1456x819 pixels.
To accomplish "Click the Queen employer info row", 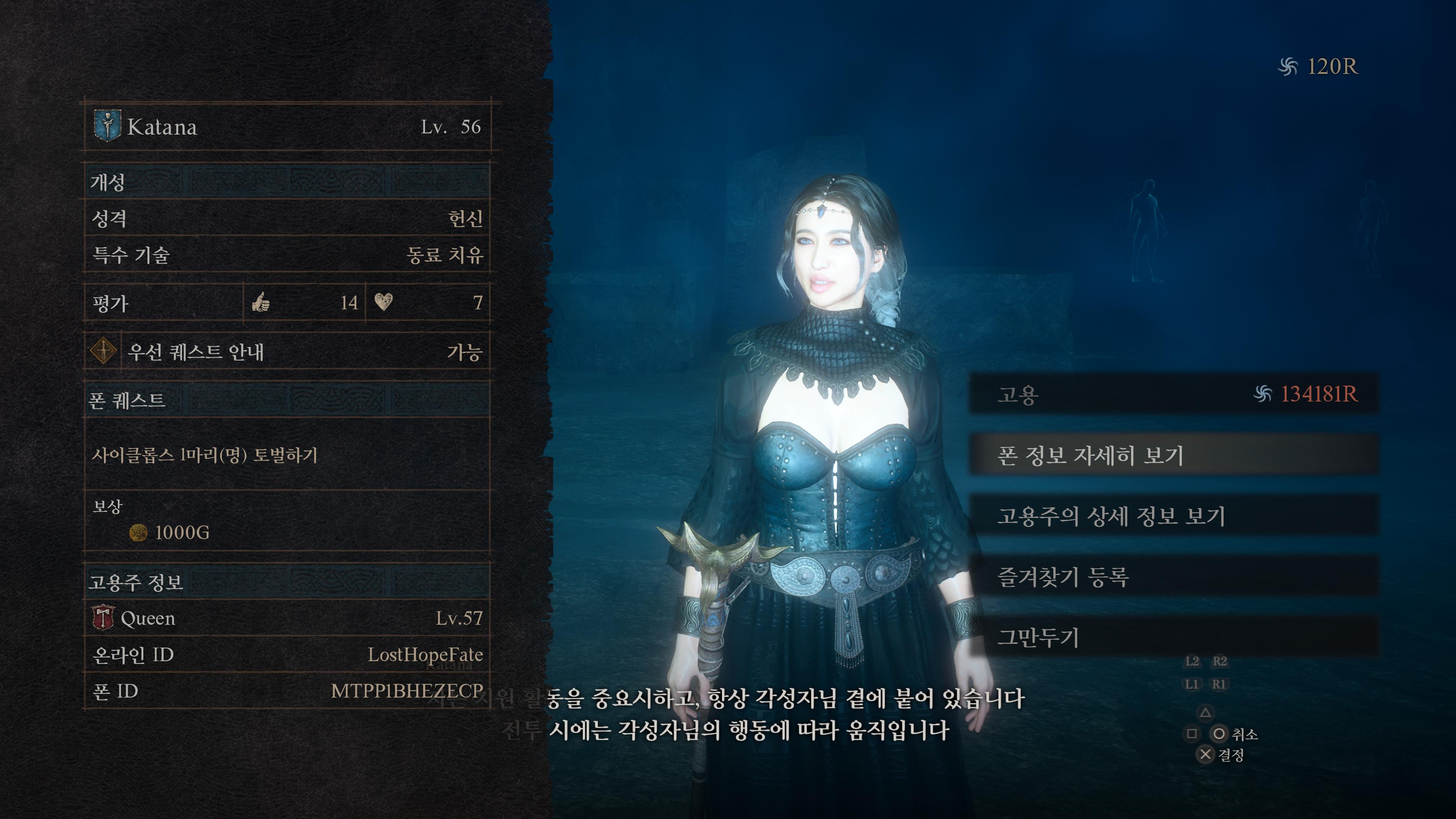I will click(x=287, y=618).
